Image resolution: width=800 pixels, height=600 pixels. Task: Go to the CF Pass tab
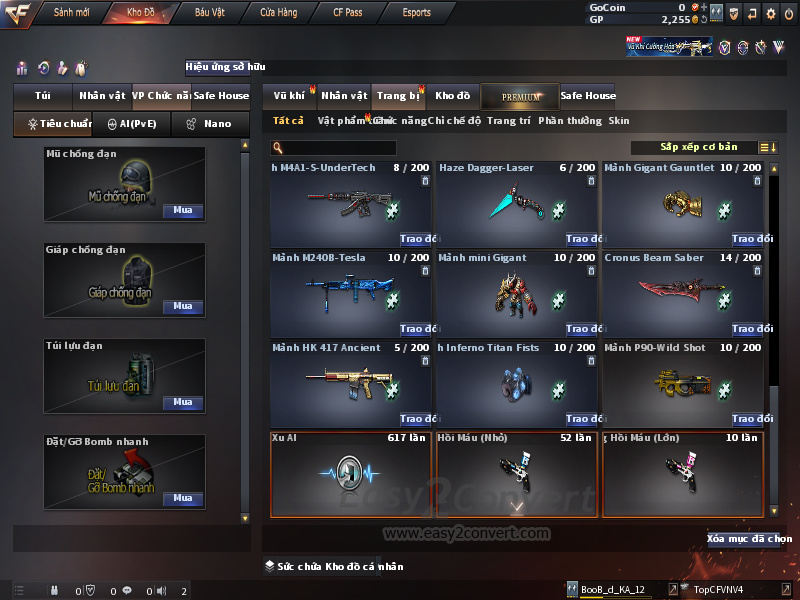tap(350, 13)
